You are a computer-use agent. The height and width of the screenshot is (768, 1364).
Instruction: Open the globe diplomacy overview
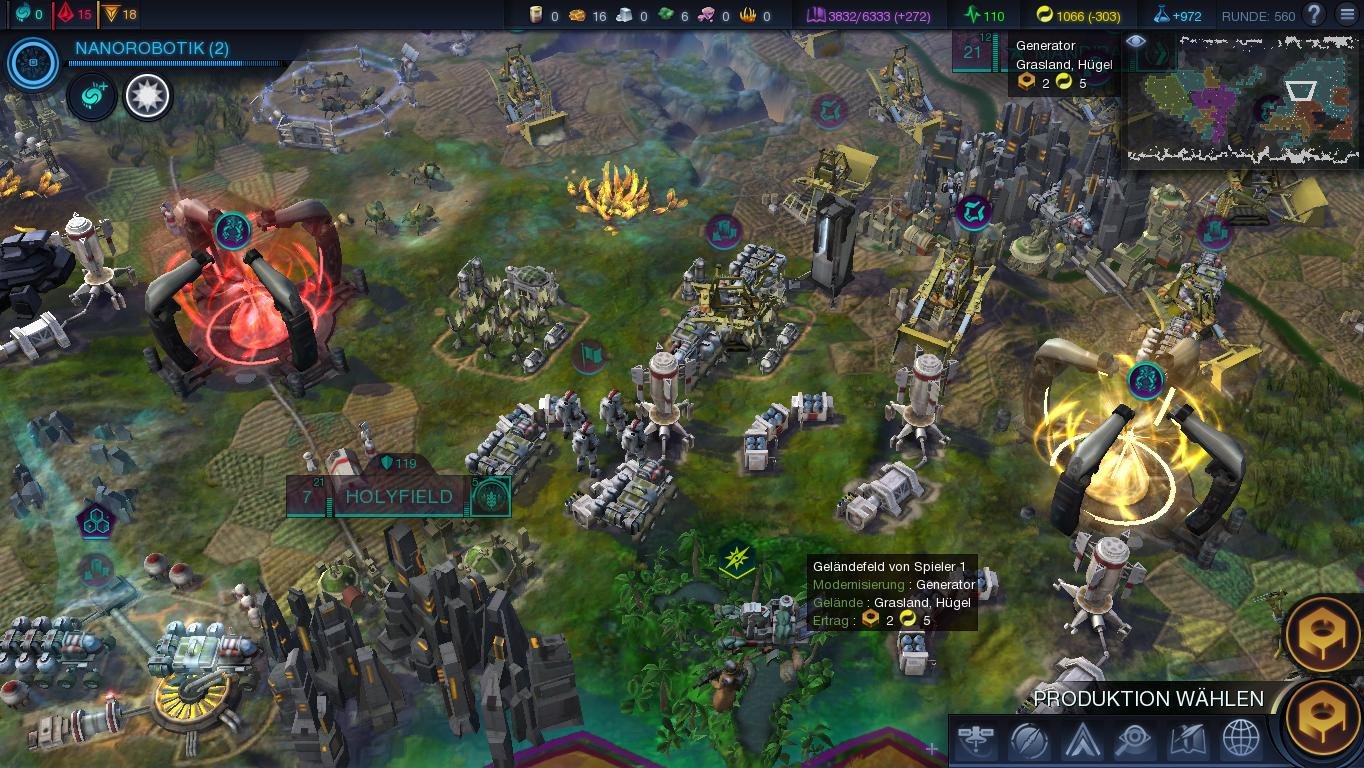(1241, 741)
